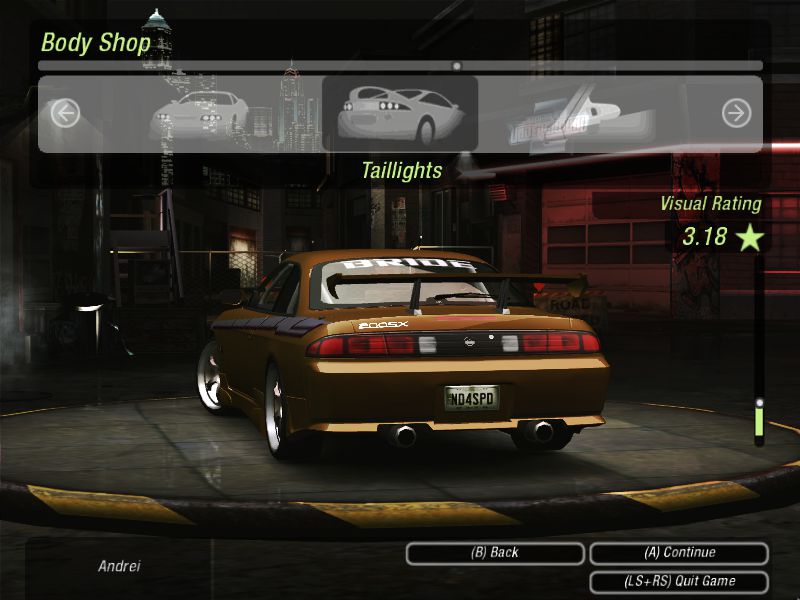
Task: Go back using the Back button
Action: (x=495, y=553)
